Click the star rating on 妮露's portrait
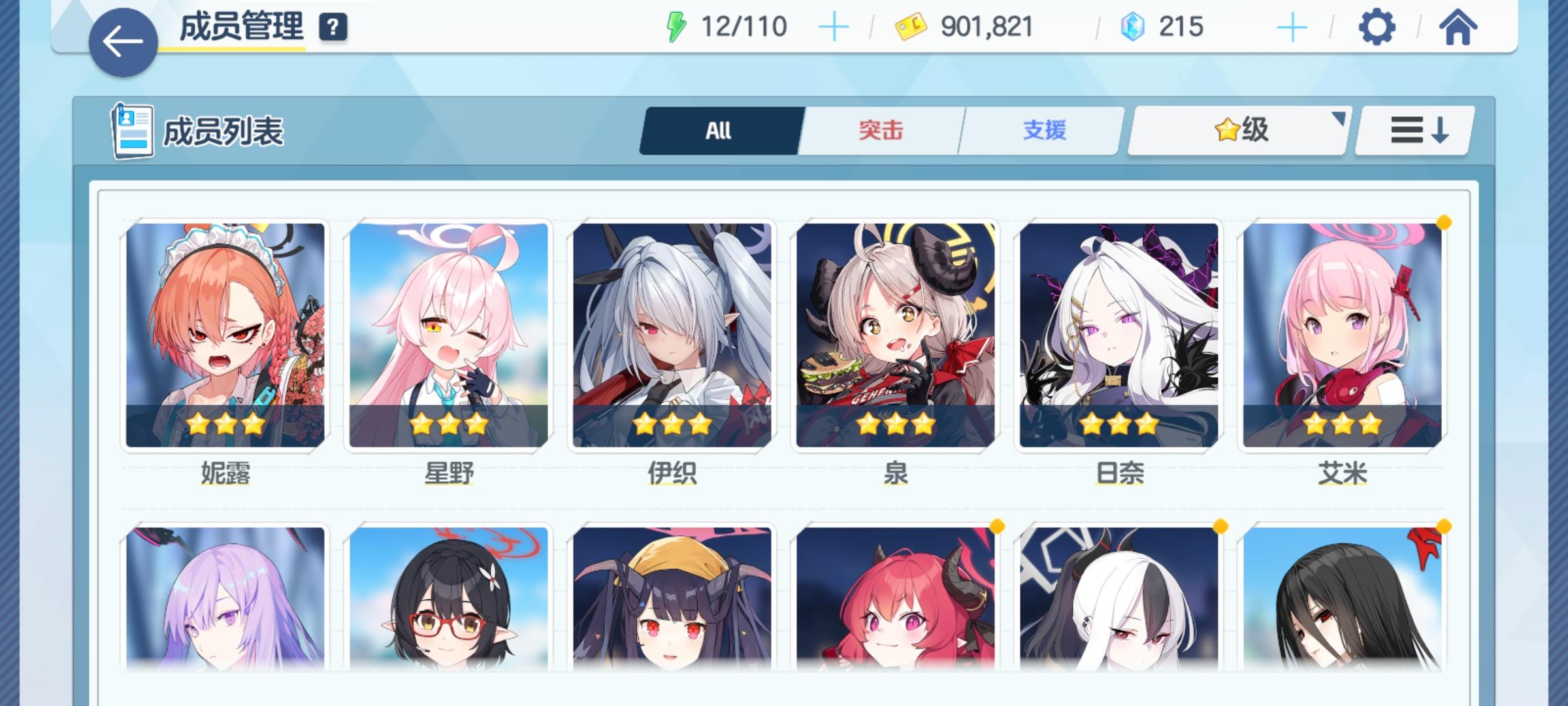 click(225, 425)
